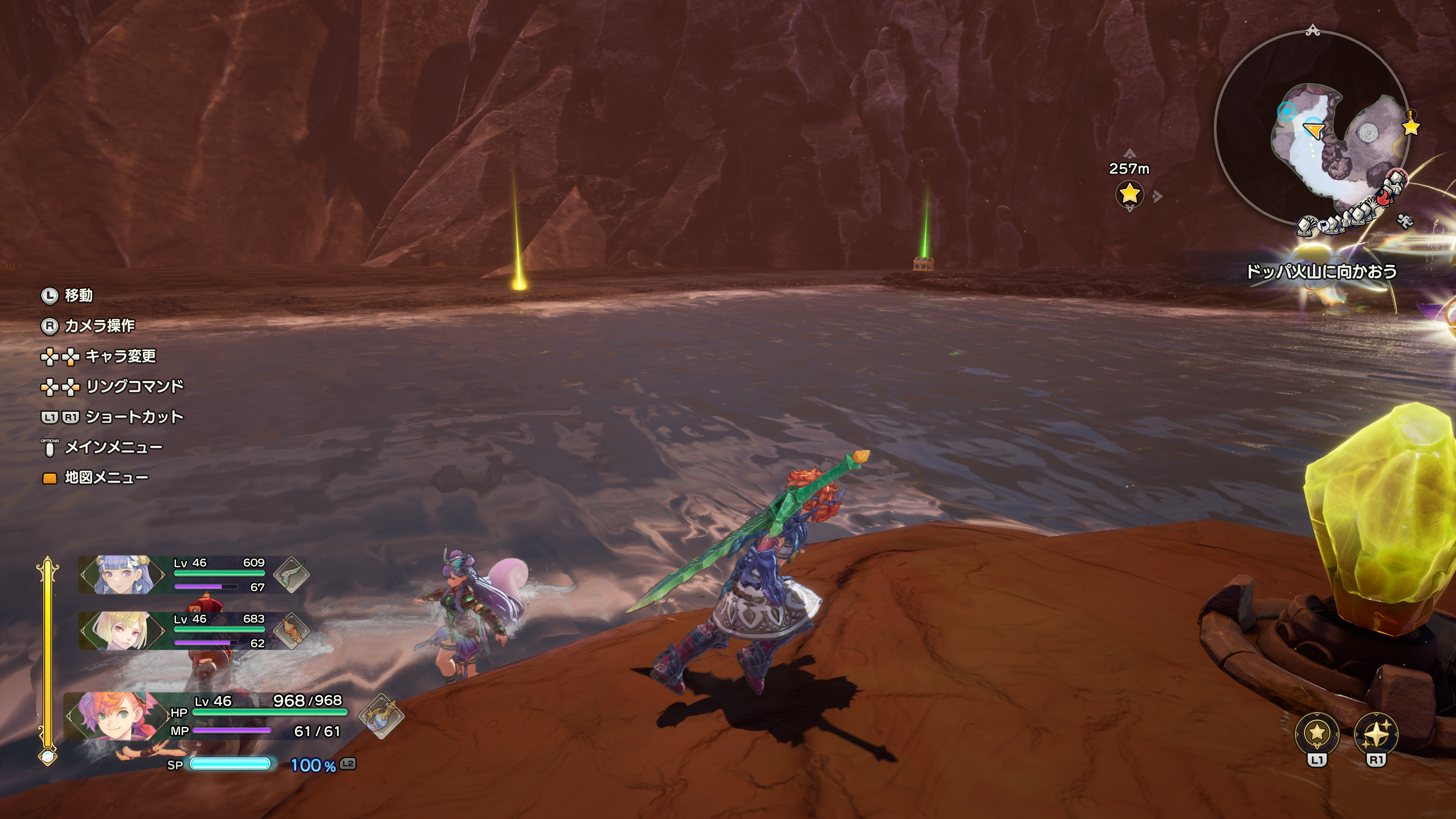Click the item icon beside the blonde member
This screenshot has height=819, width=1456.
(292, 630)
